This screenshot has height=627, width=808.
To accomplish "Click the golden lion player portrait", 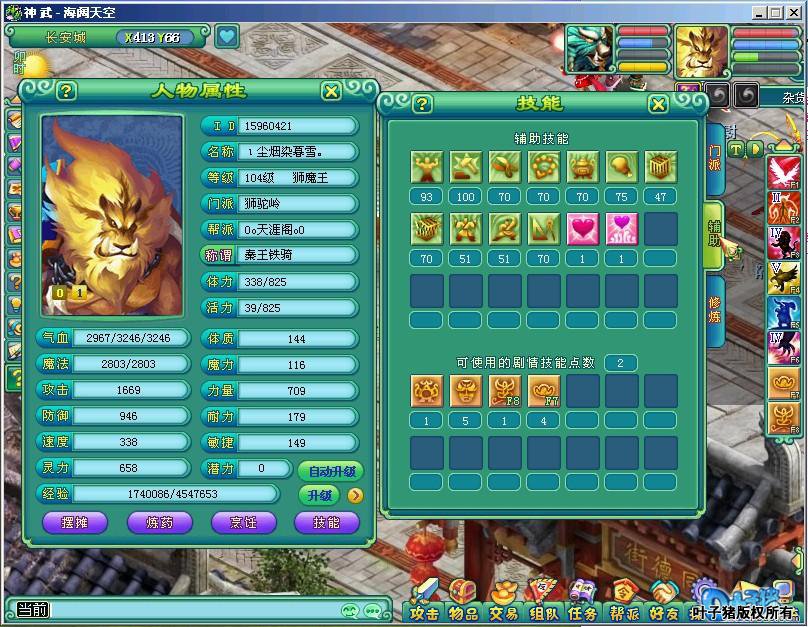I will pos(701,50).
